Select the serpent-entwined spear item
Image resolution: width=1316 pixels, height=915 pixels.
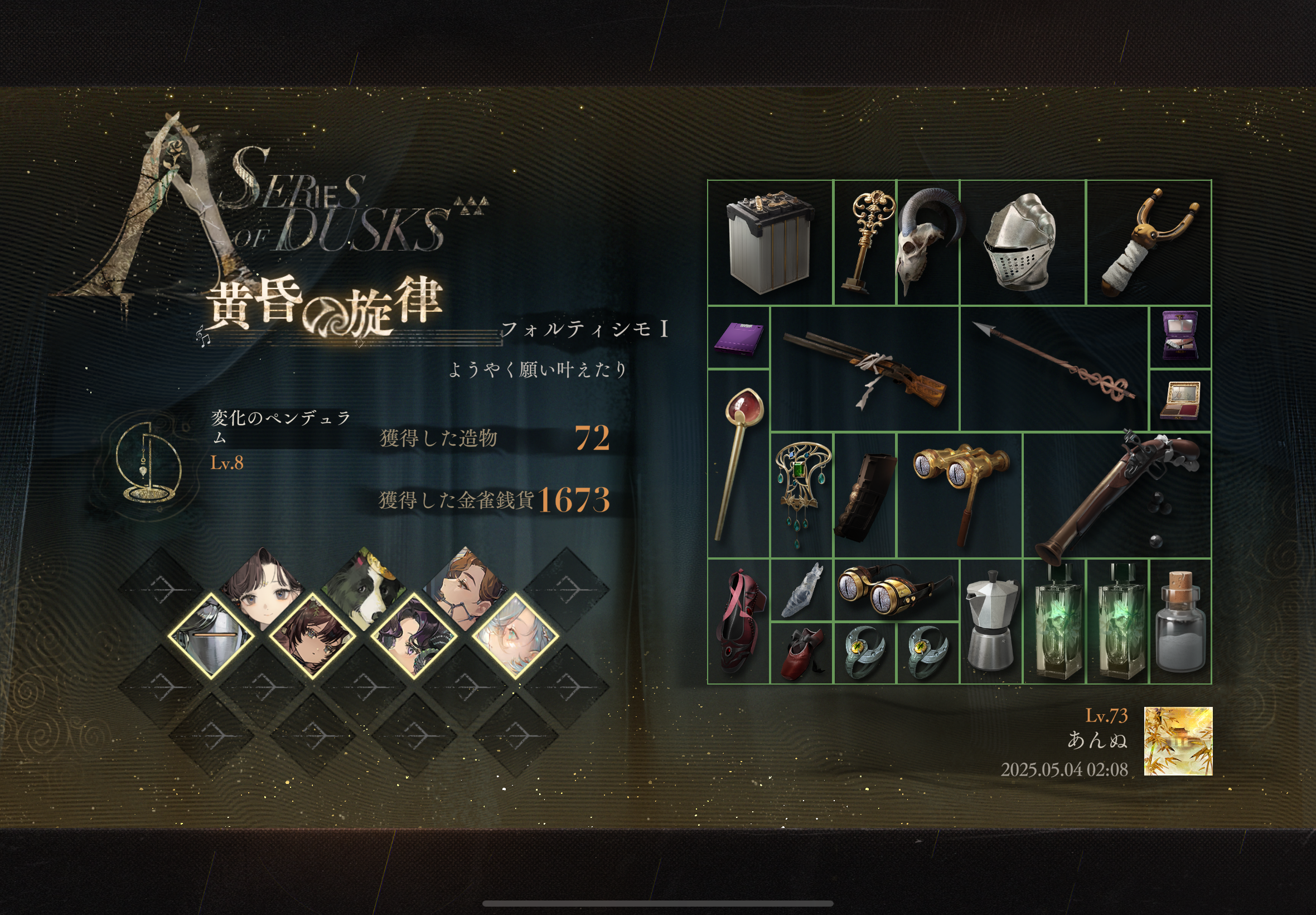click(1053, 369)
